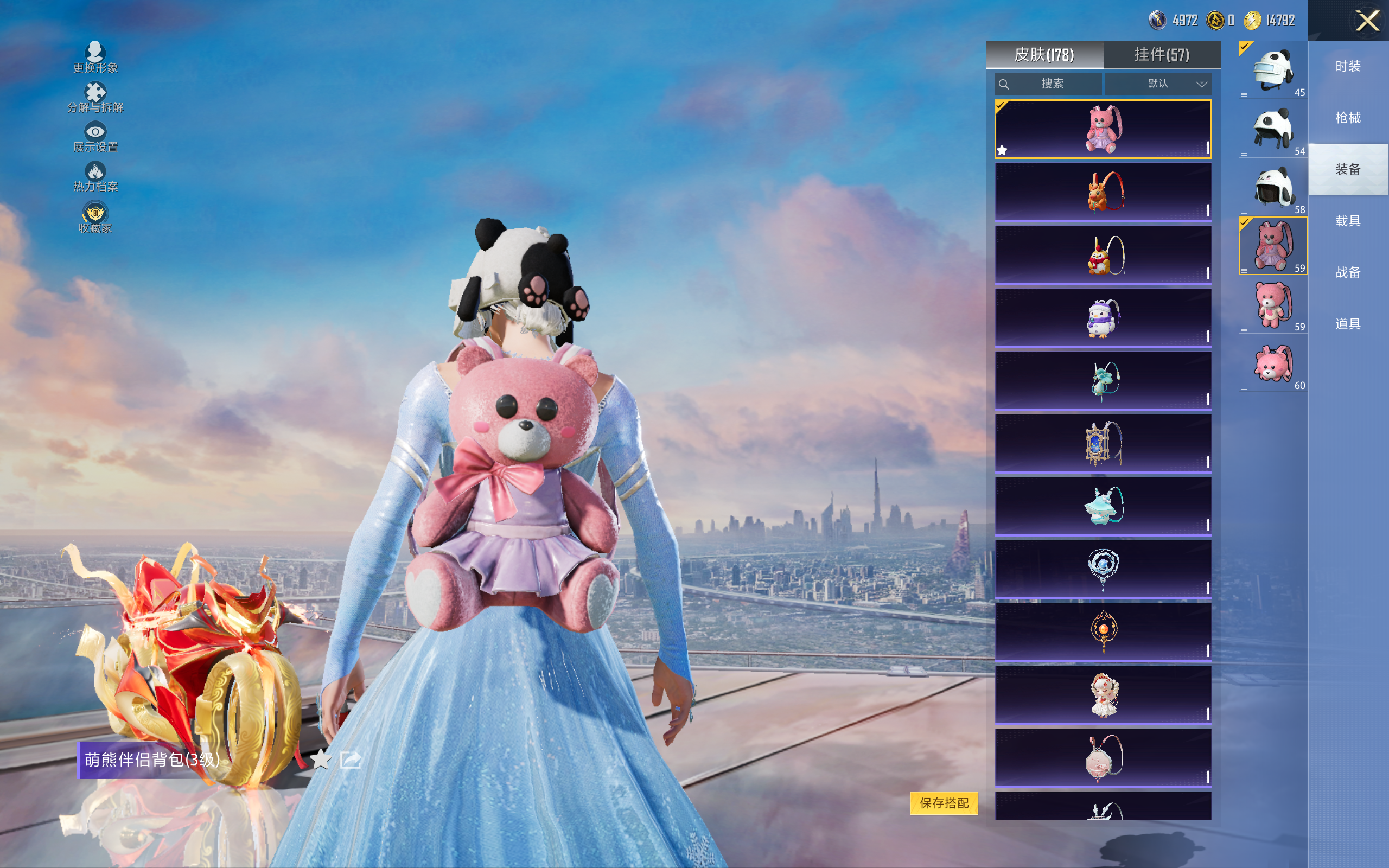Open the 收藏家 collector badge
The image size is (1389, 868).
[x=95, y=218]
